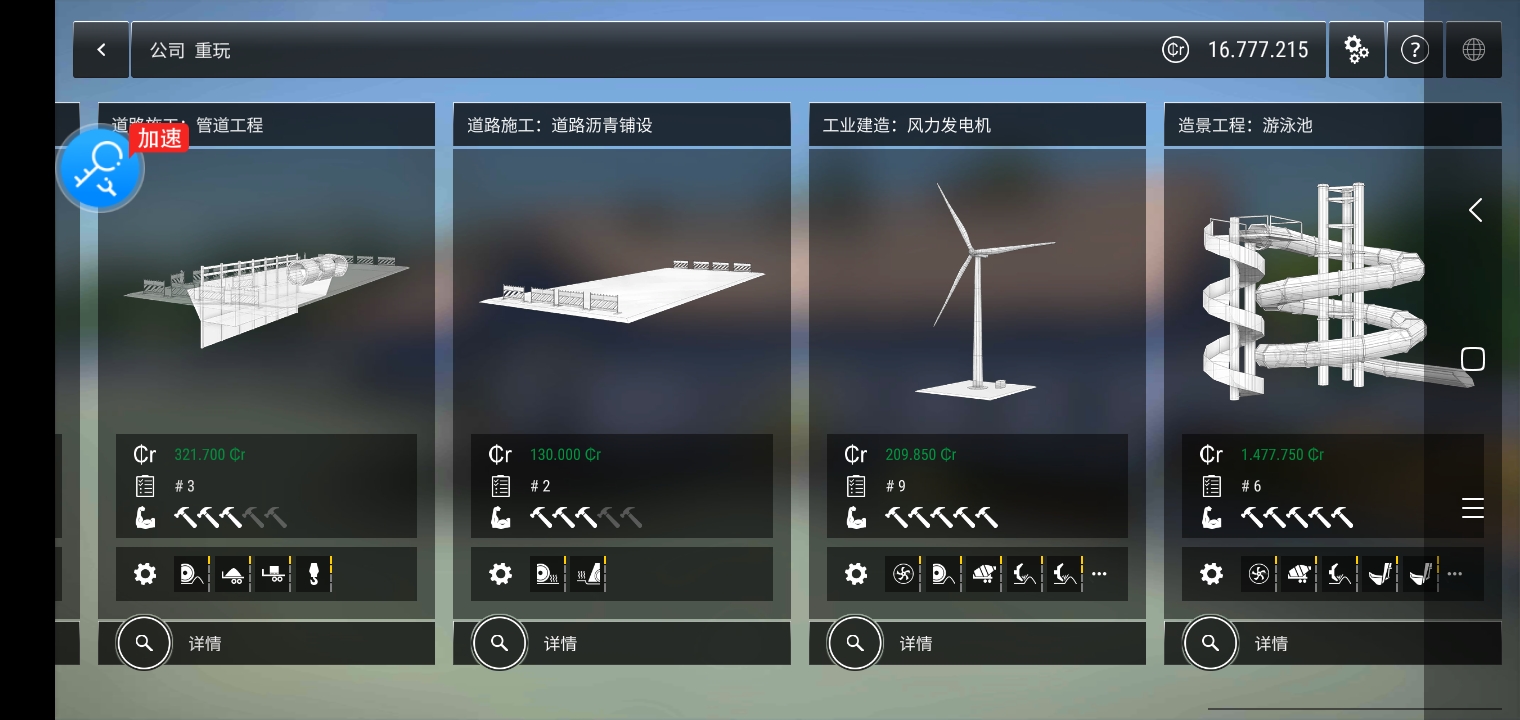The width and height of the screenshot is (1520, 720).
Task: Open the question mark help screen
Action: click(1414, 50)
